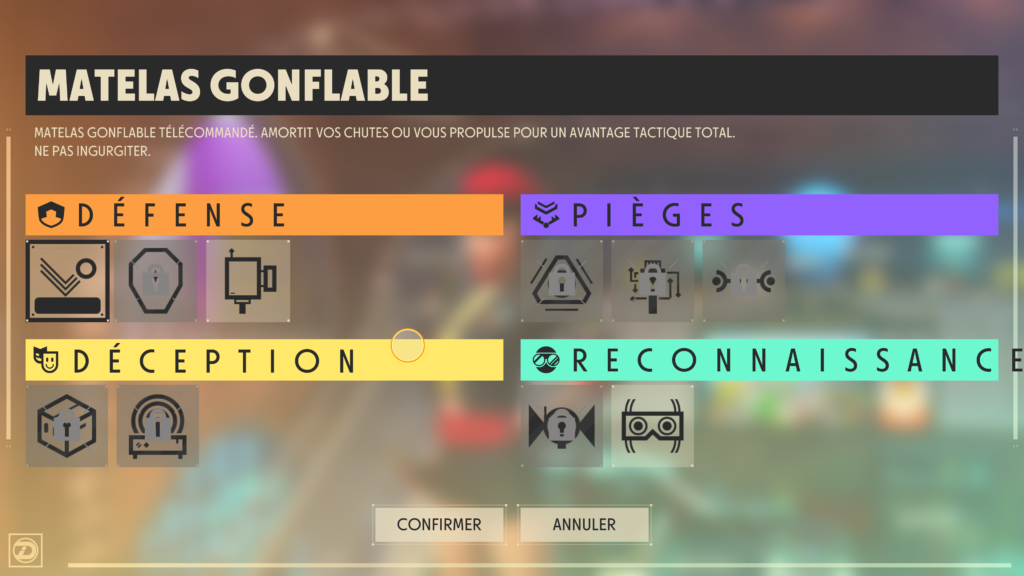Screen dimensions: 1024x576
Task: Select the locked triangle trap gadget
Action: [x=562, y=281]
